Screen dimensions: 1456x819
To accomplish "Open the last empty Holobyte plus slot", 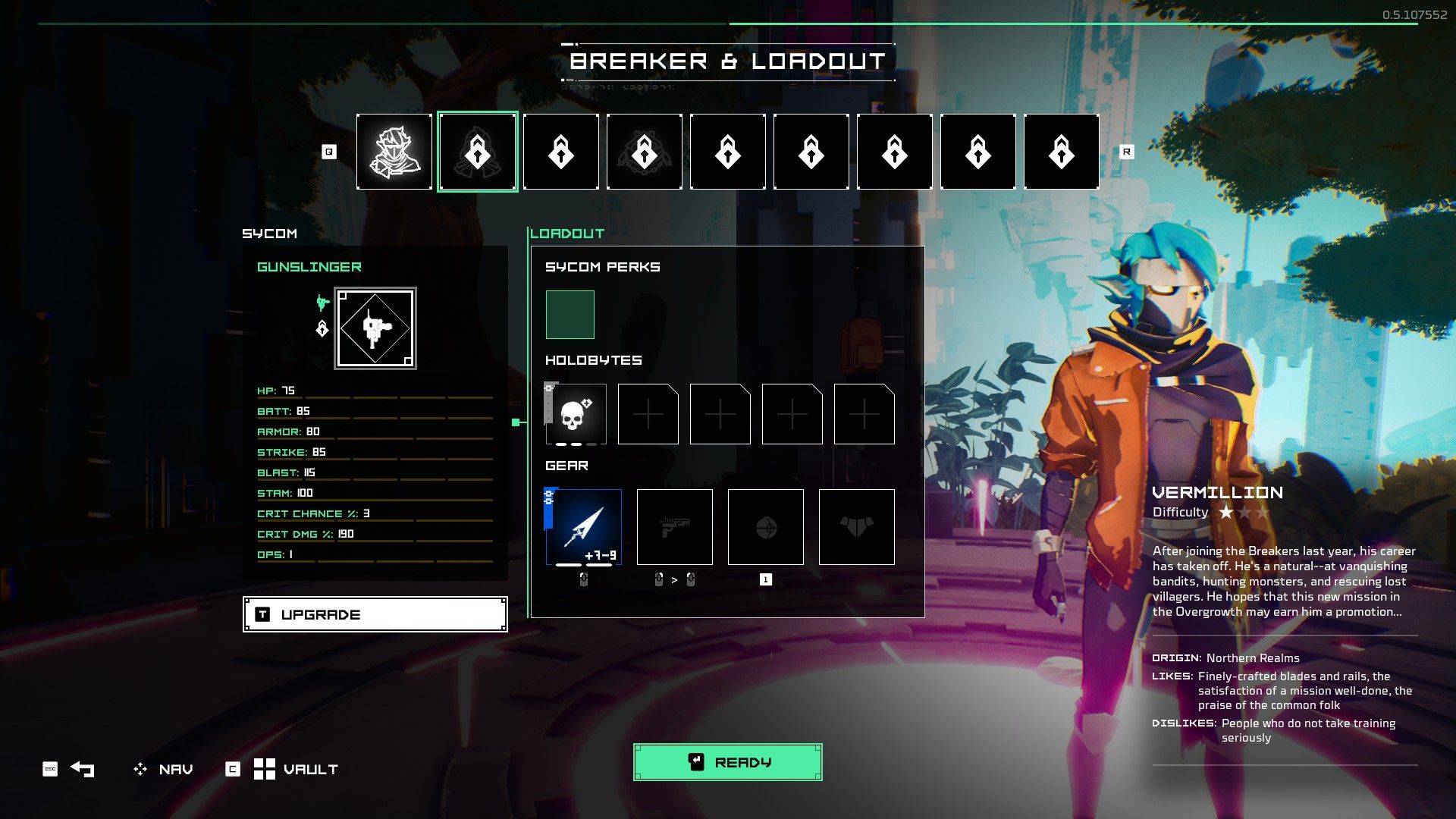I will (x=864, y=415).
